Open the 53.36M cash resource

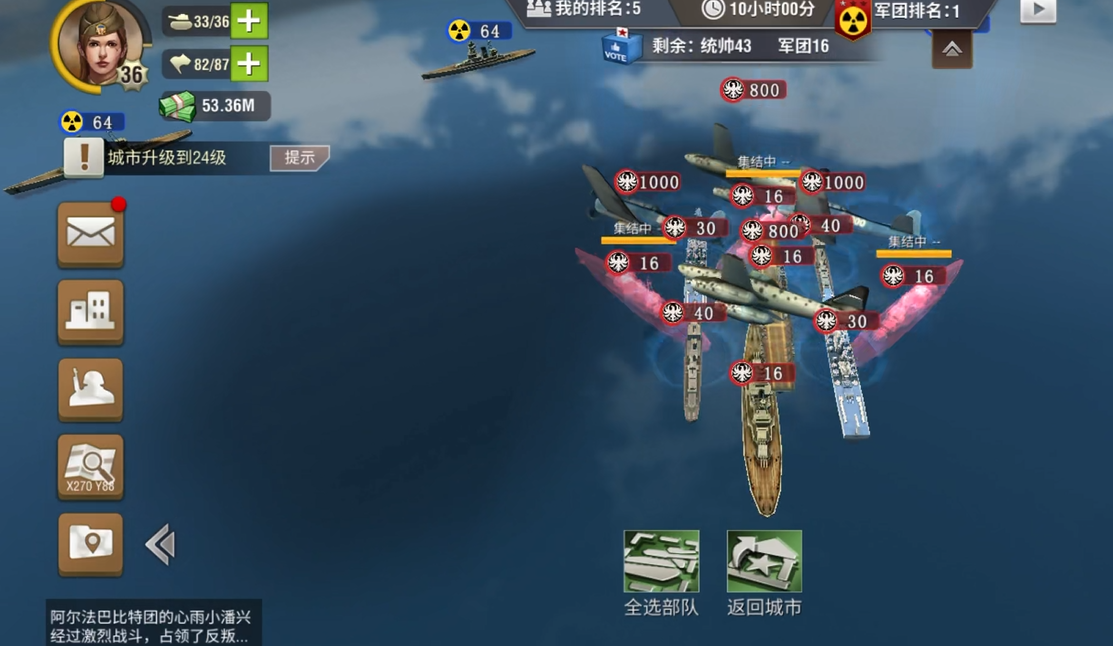pos(214,106)
